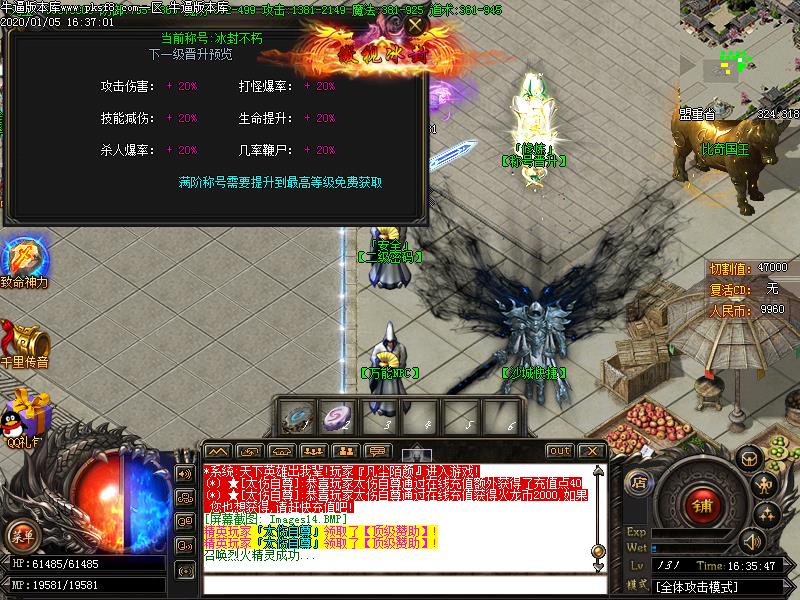Open the 菜单 menu button
Screen dimensions: 800x600
coord(22,537)
